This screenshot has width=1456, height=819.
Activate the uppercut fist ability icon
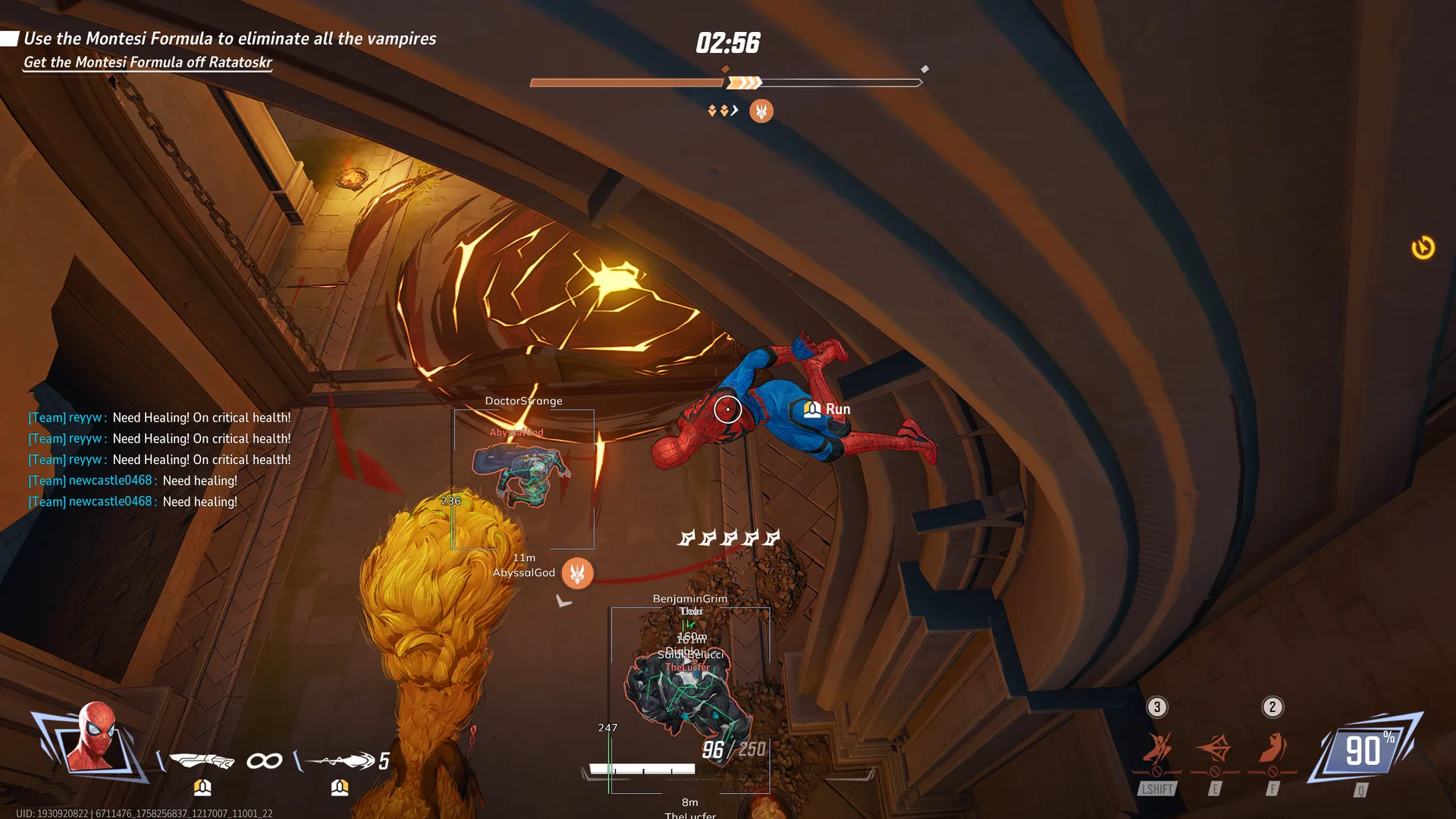click(x=1272, y=748)
